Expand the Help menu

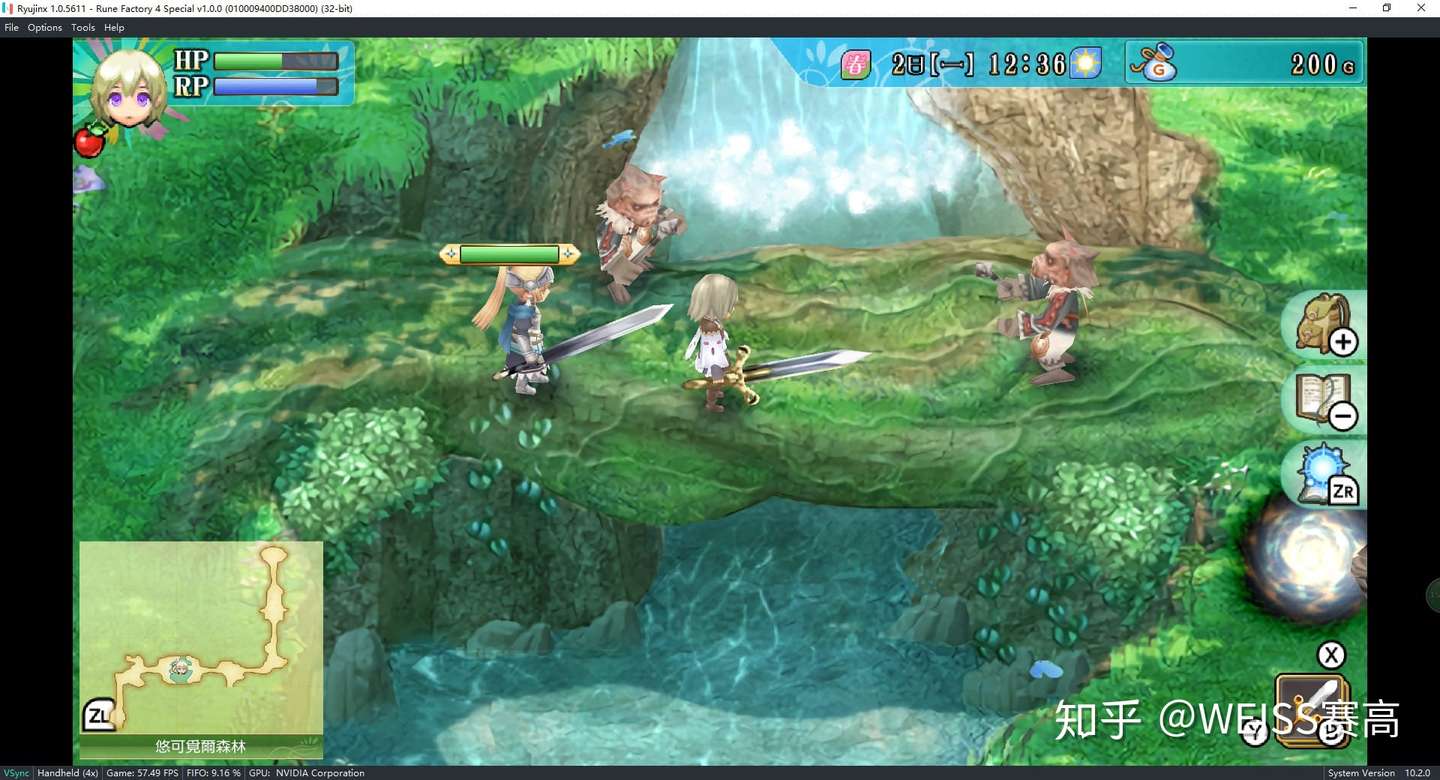pos(114,27)
